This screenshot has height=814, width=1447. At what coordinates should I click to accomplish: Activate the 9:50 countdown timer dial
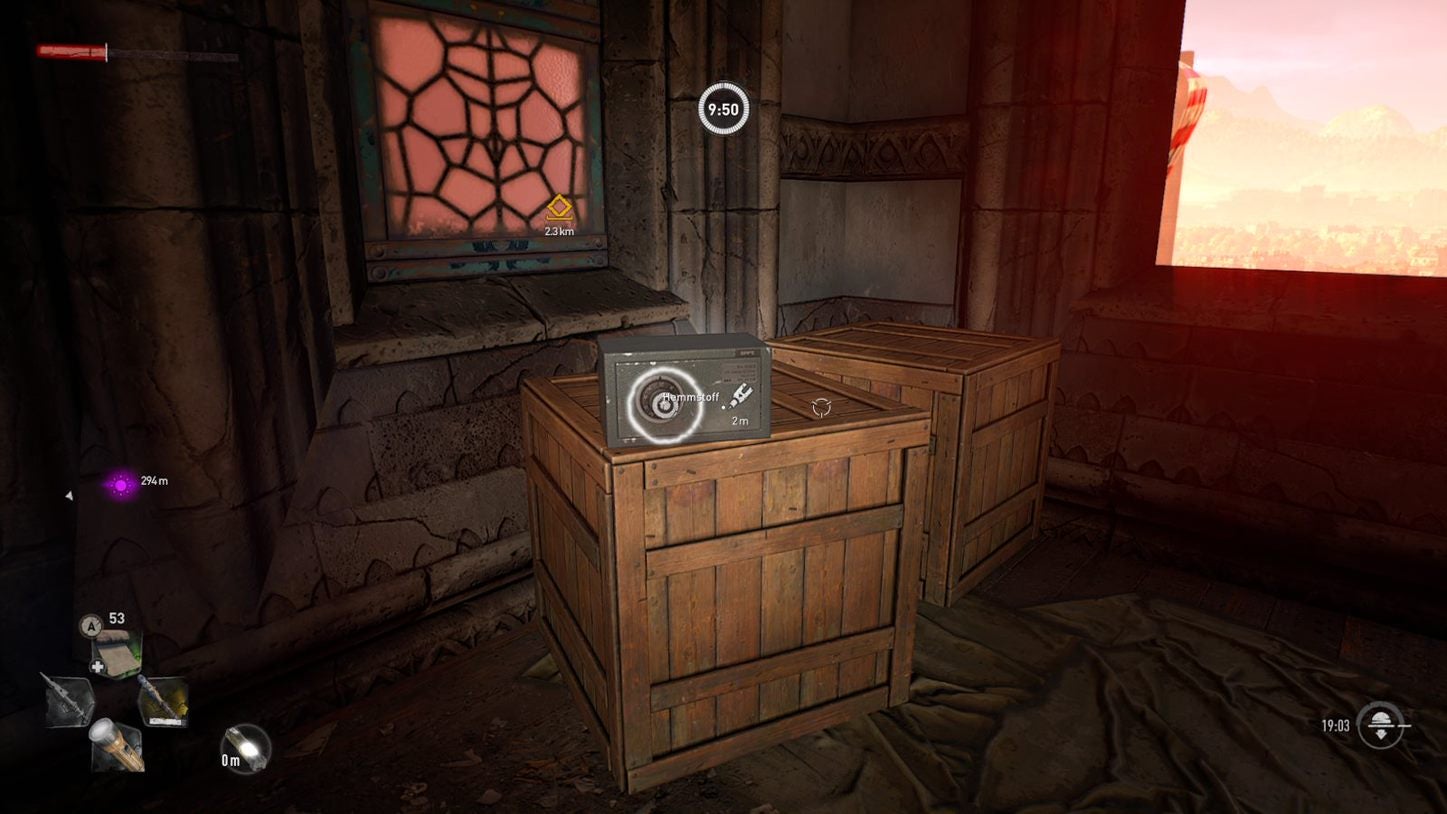tap(722, 109)
